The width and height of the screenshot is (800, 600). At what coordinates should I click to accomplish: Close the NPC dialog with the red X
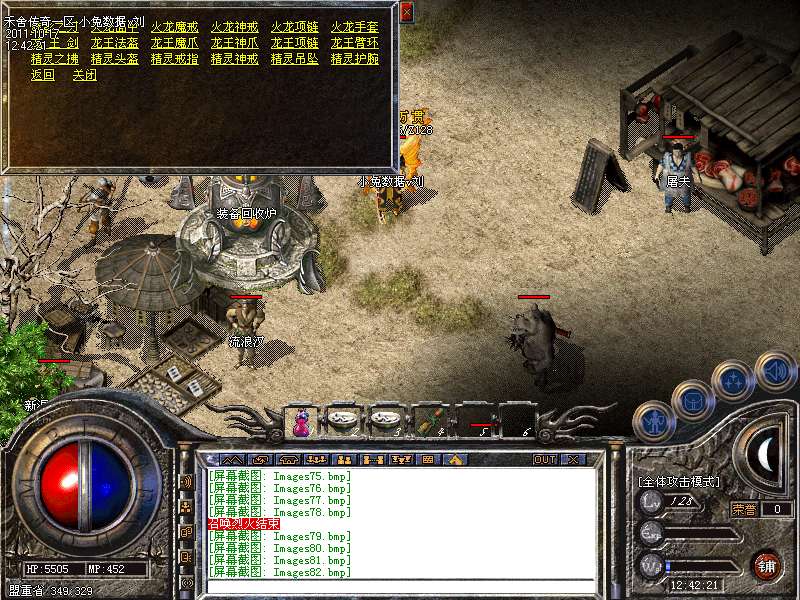pos(406,13)
